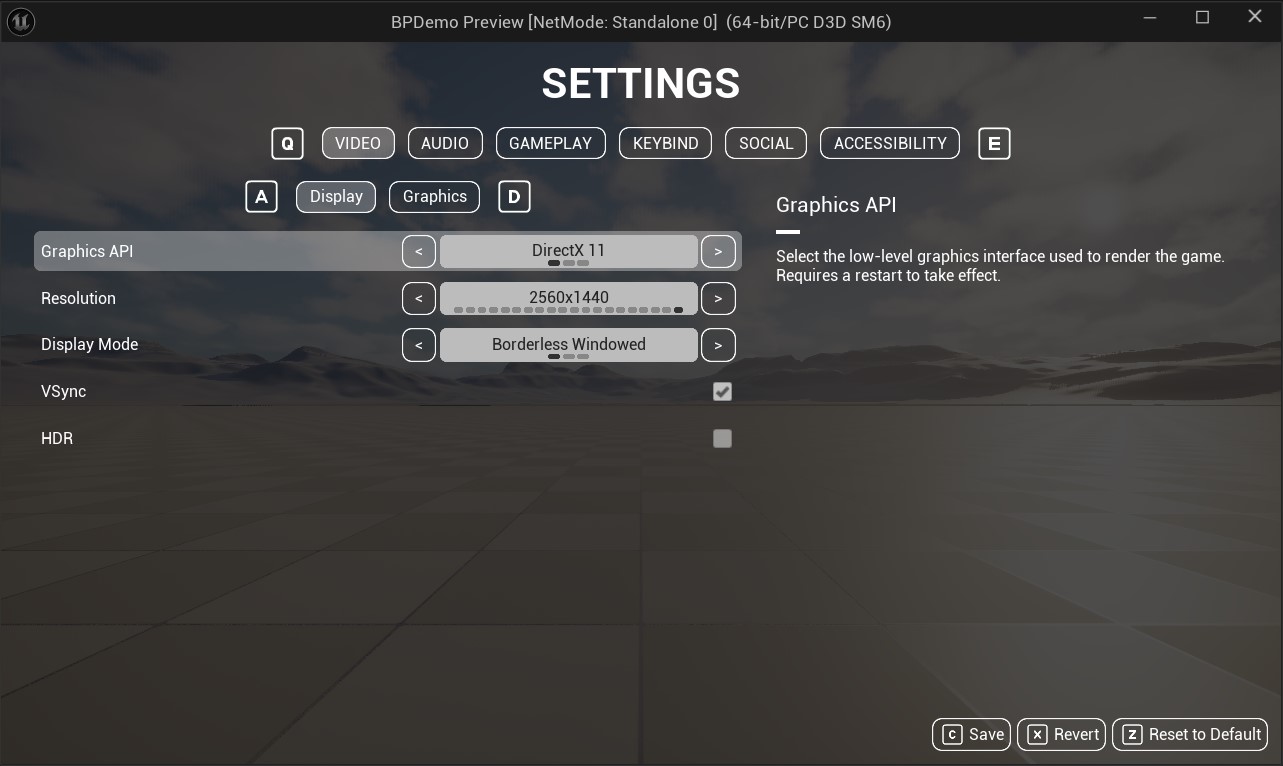The height and width of the screenshot is (766, 1283).
Task: Click the Q key shortcut icon
Action: 287,143
